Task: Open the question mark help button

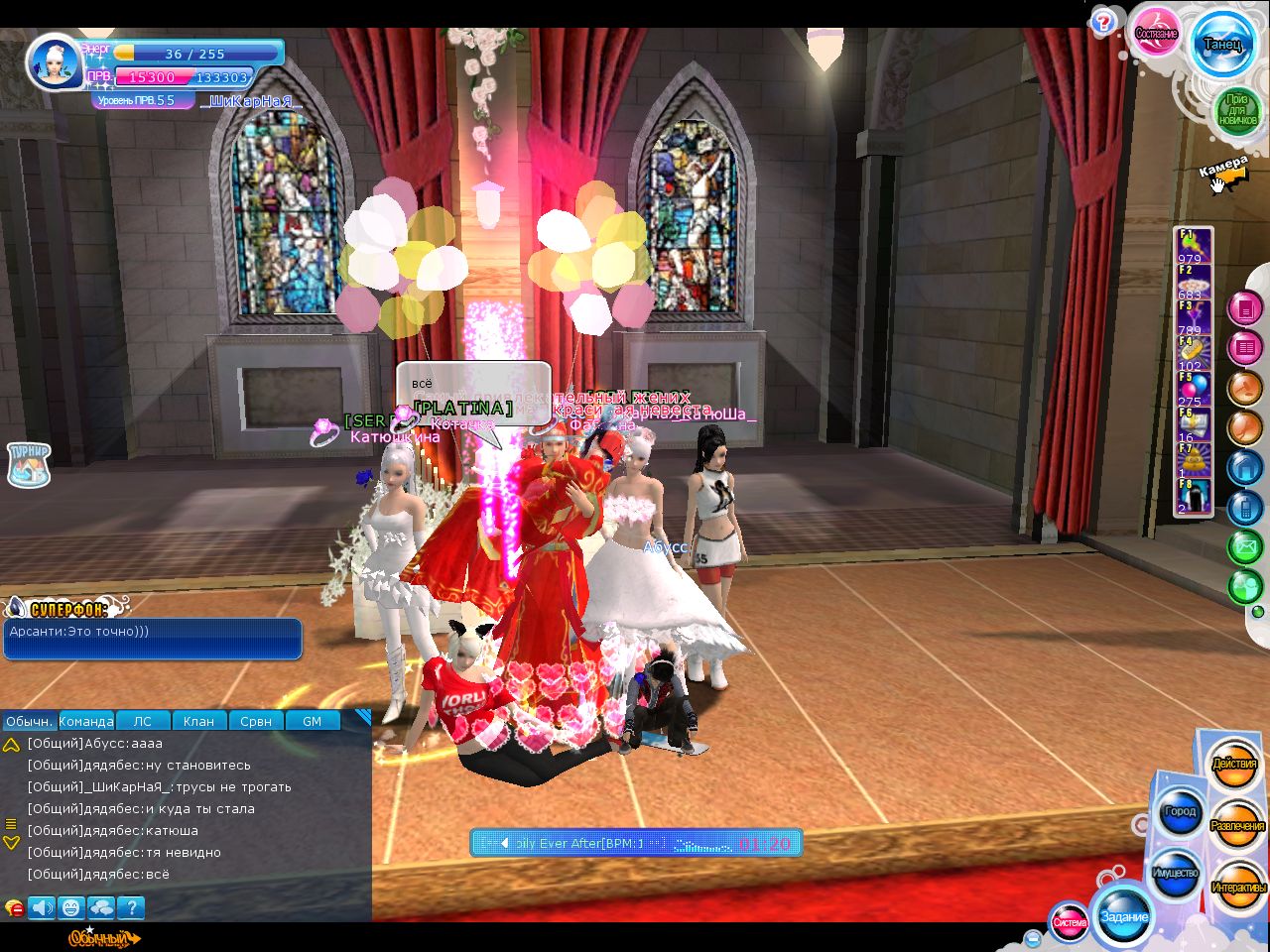Action: click(1102, 22)
